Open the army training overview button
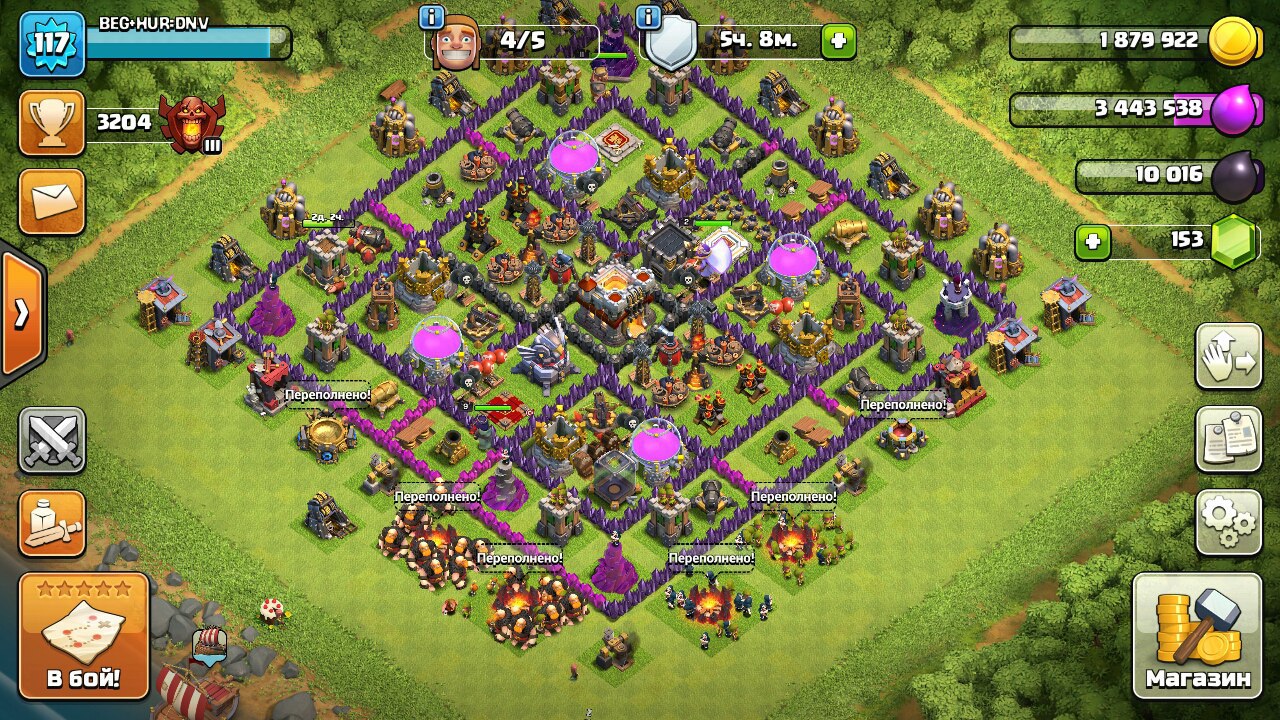1280x720 pixels. (x=52, y=523)
